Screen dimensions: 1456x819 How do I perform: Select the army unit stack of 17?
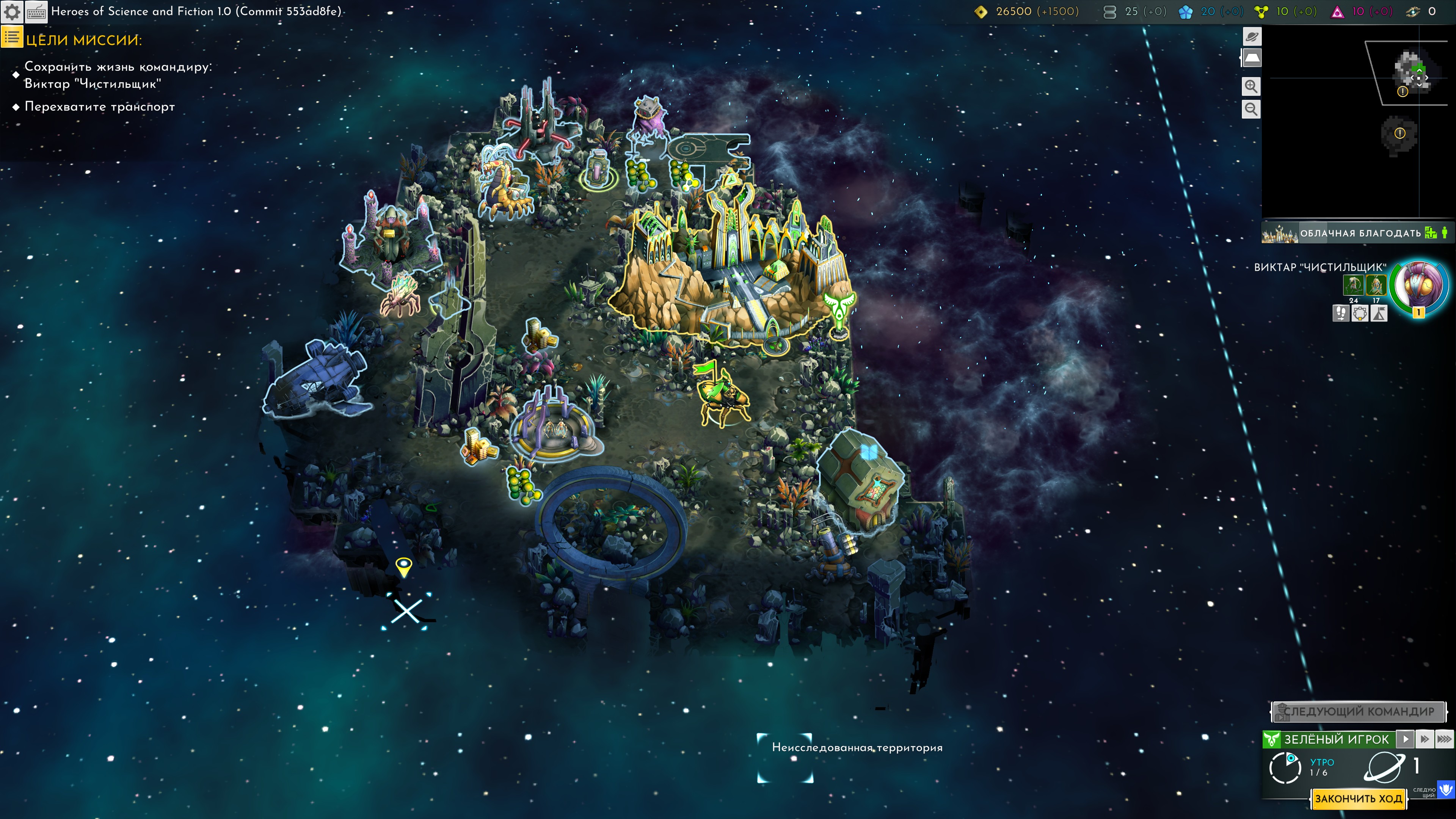pyautogui.click(x=1376, y=286)
